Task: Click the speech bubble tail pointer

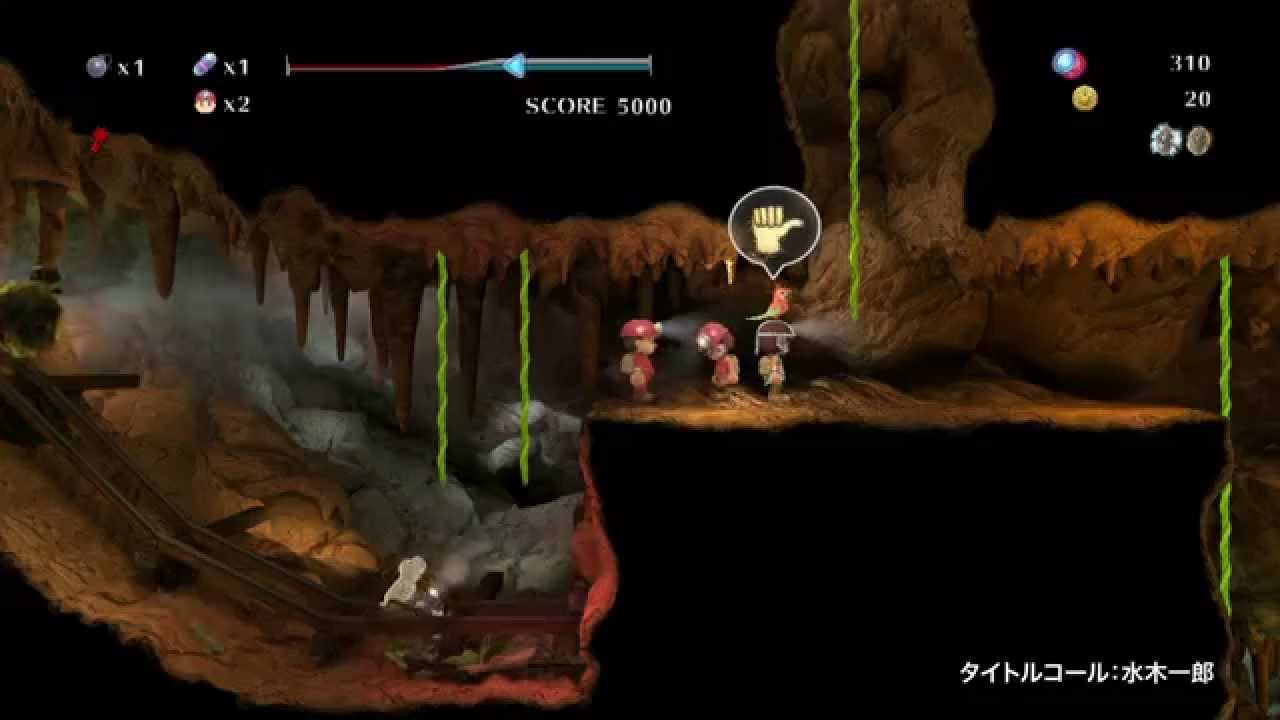Action: pos(772,272)
